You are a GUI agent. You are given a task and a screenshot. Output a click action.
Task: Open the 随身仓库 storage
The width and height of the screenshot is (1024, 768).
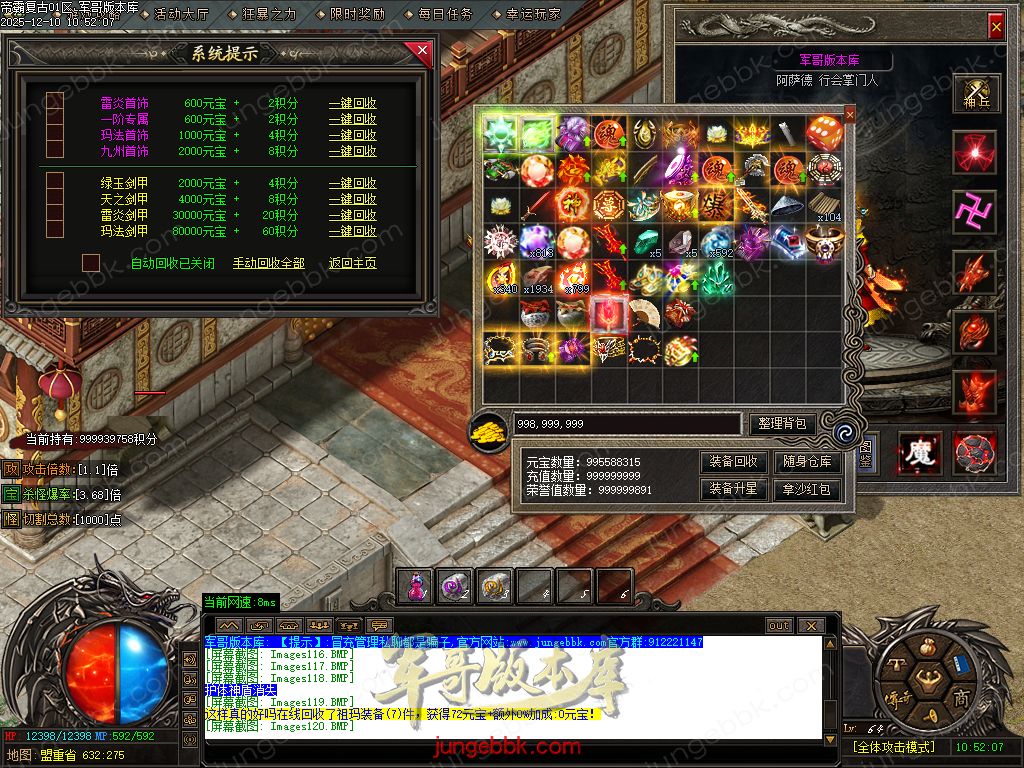click(808, 462)
